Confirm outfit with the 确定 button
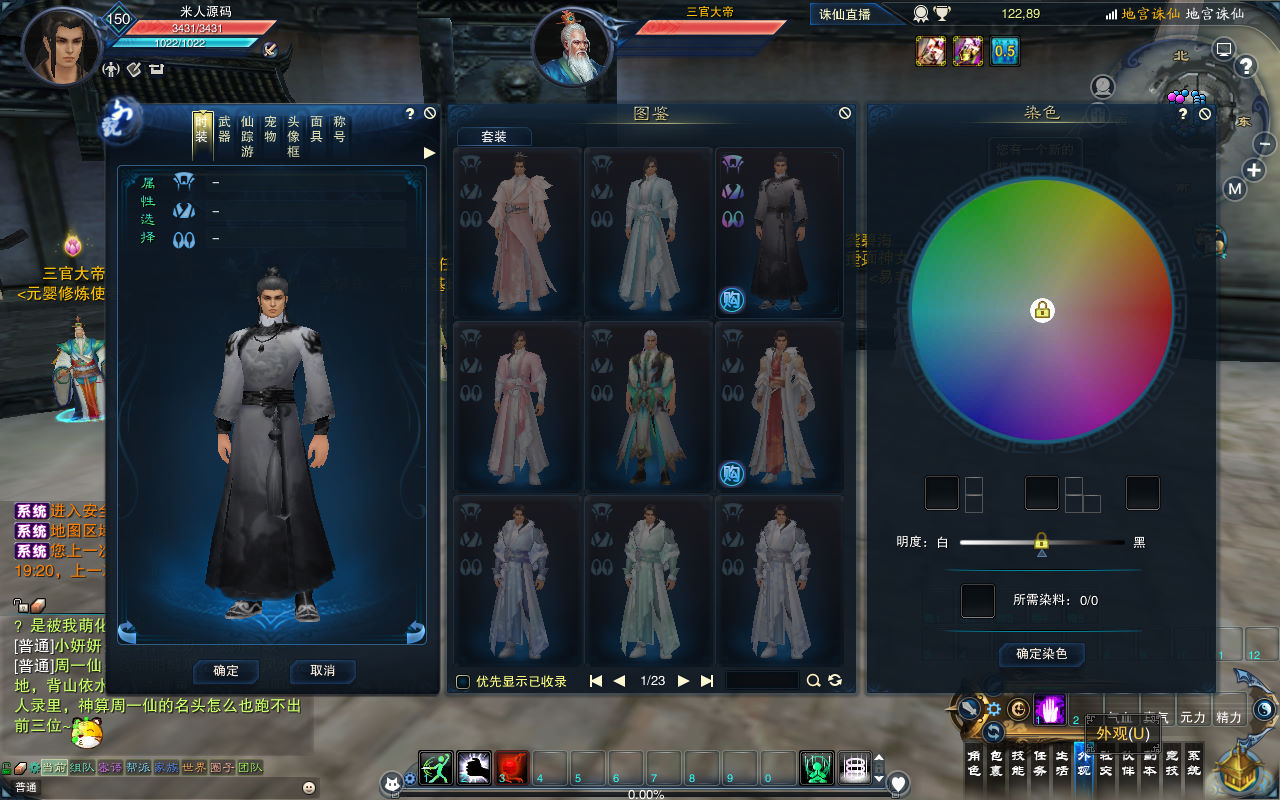 point(226,670)
